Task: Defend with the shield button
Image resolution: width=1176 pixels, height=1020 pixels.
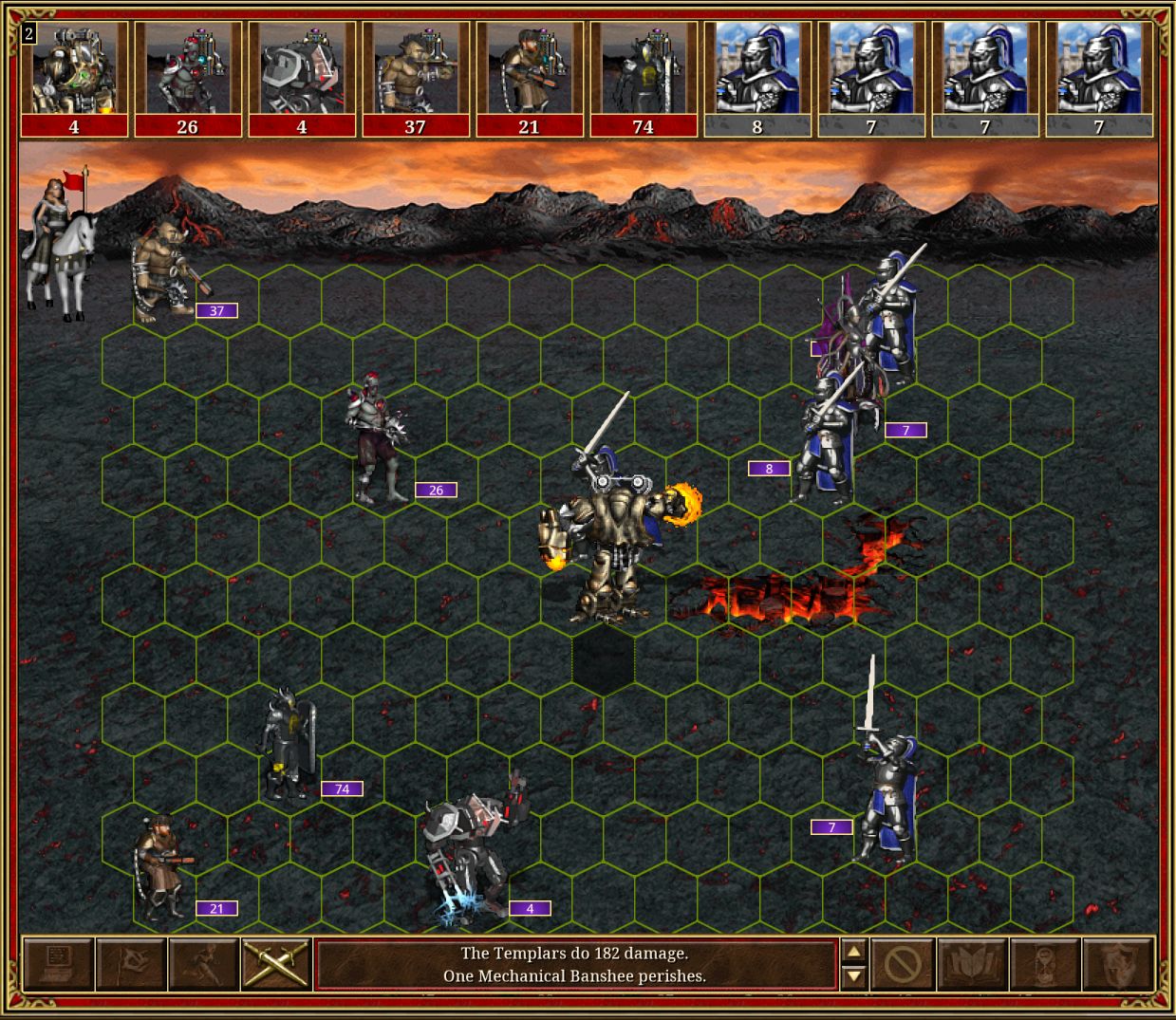Action: (1118, 965)
